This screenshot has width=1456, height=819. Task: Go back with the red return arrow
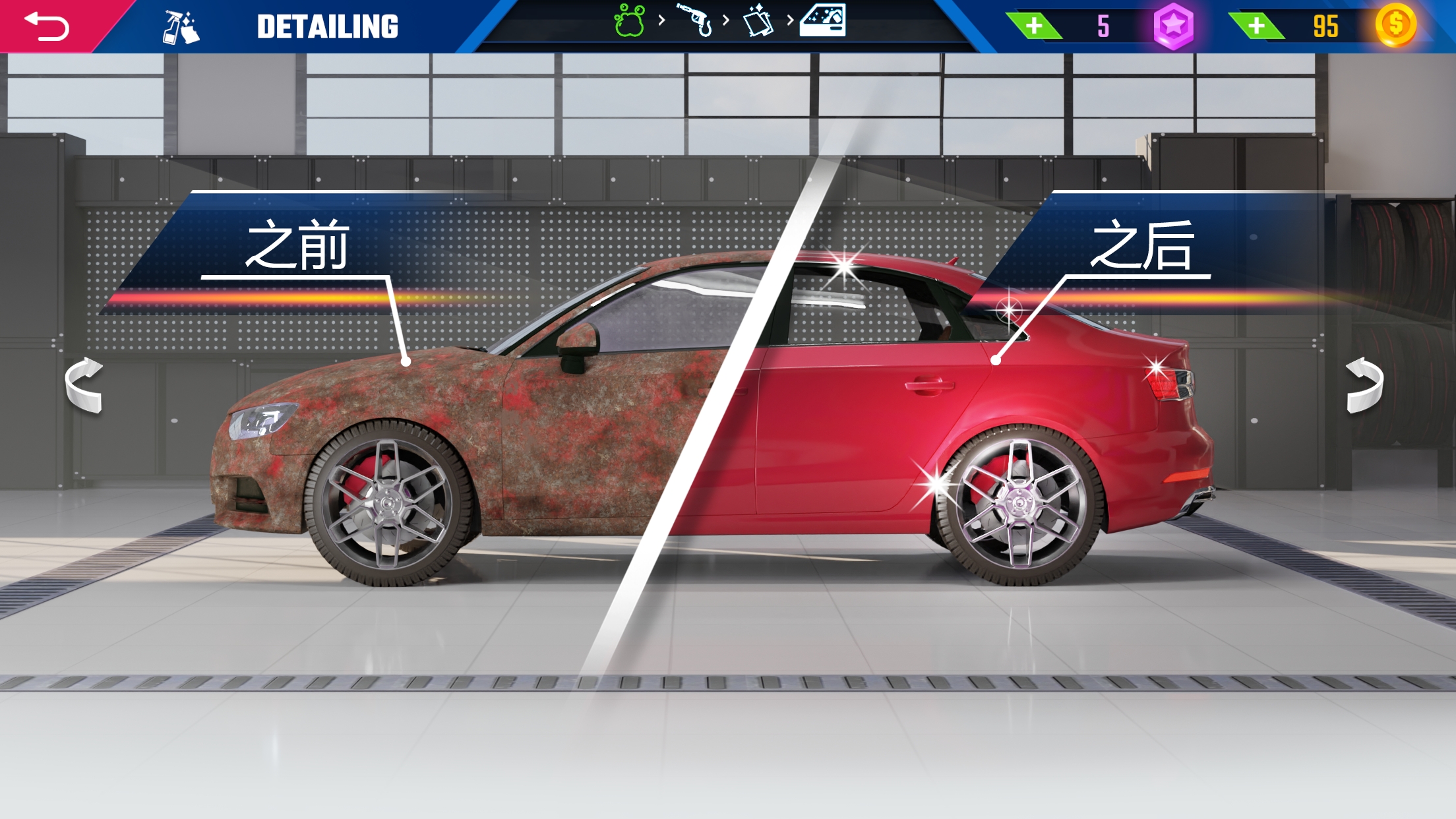pos(46,26)
